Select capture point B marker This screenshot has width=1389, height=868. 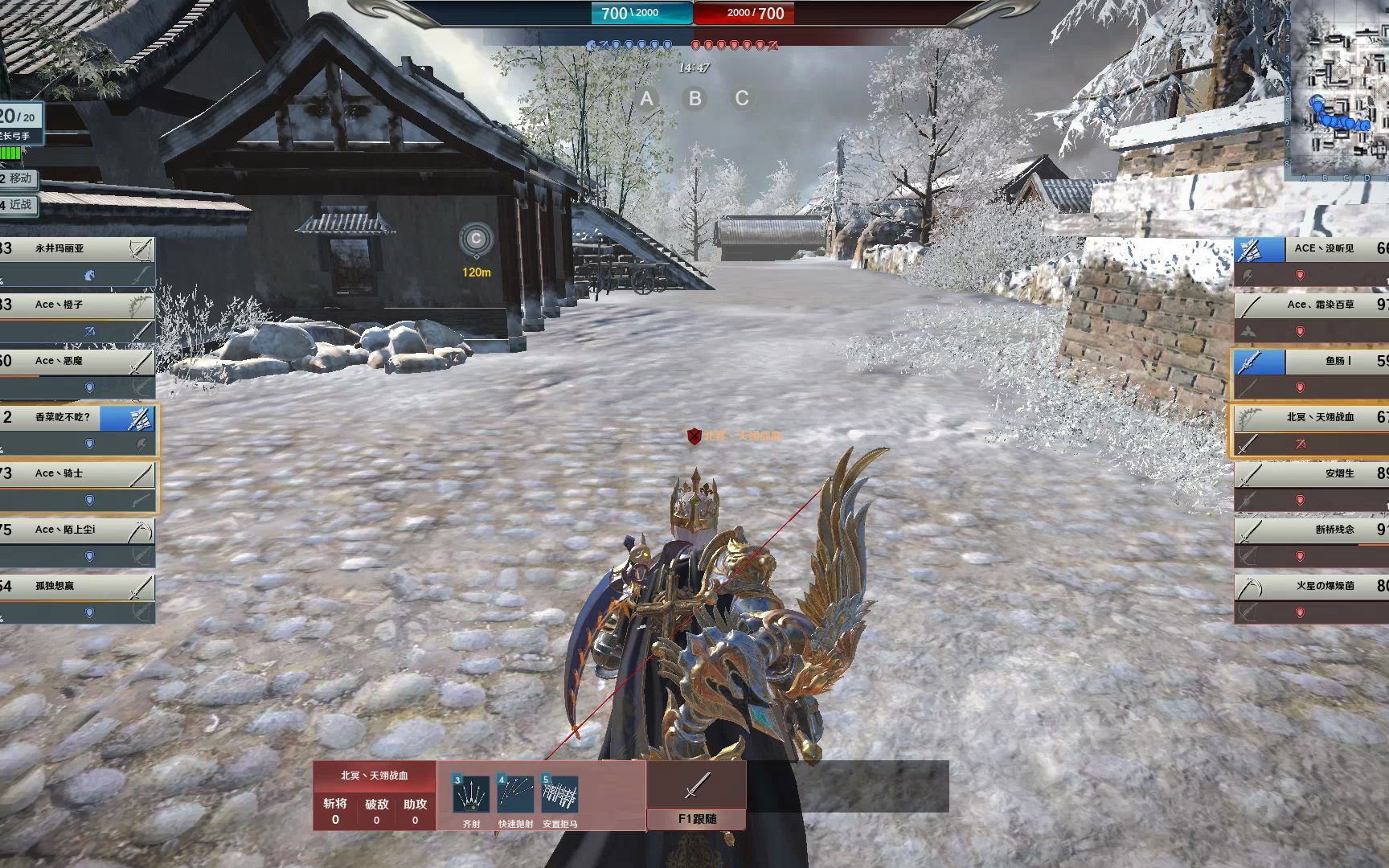pyautogui.click(x=694, y=99)
